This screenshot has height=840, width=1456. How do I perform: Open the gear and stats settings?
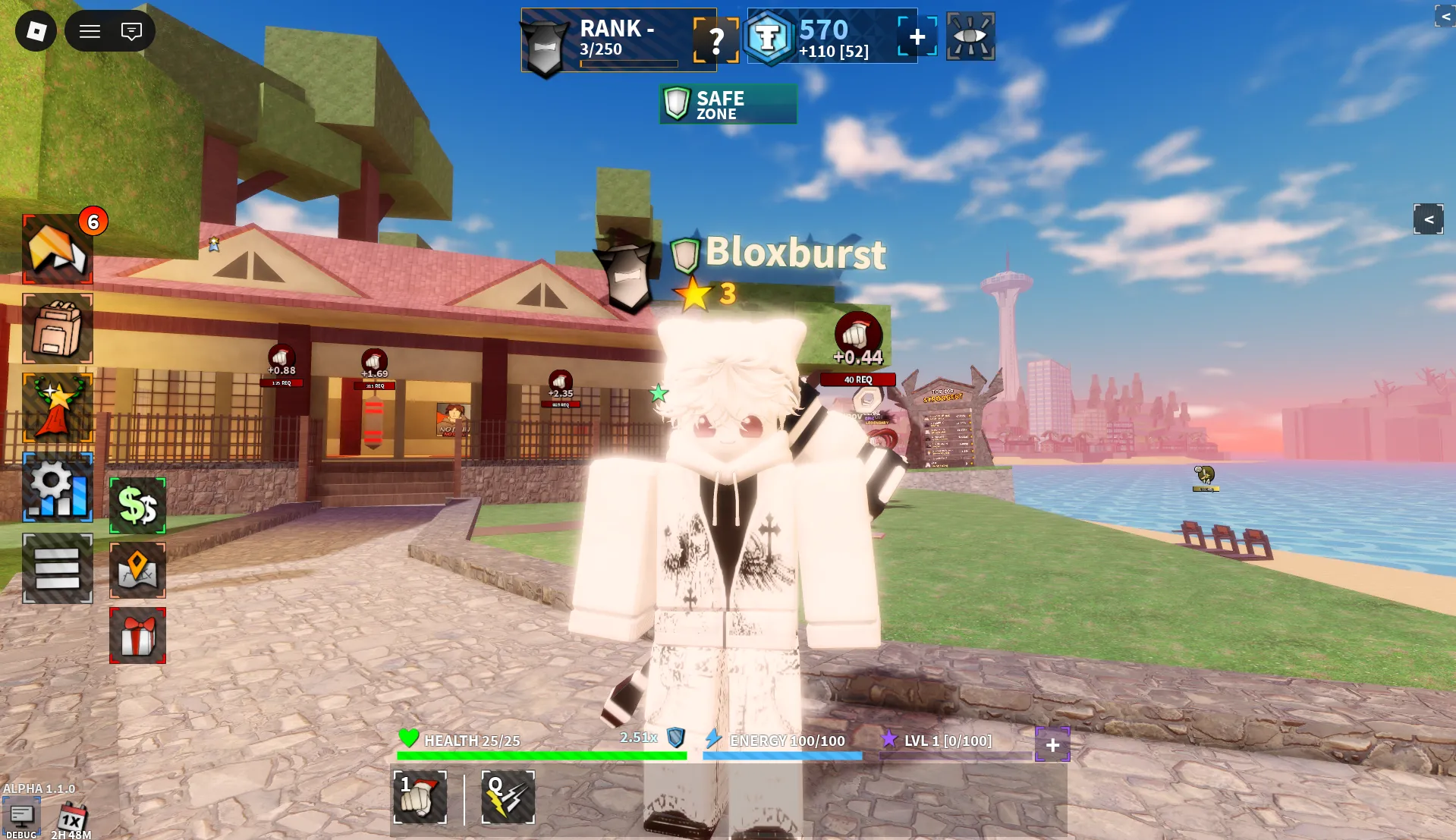point(58,487)
